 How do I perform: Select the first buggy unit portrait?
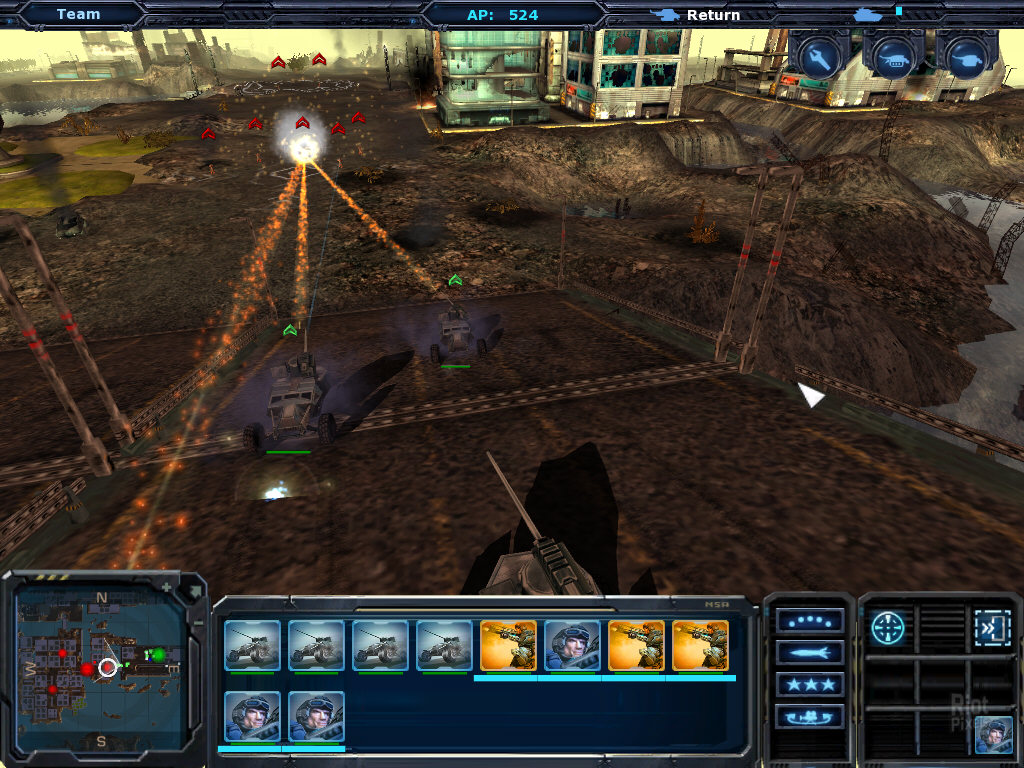coord(252,645)
